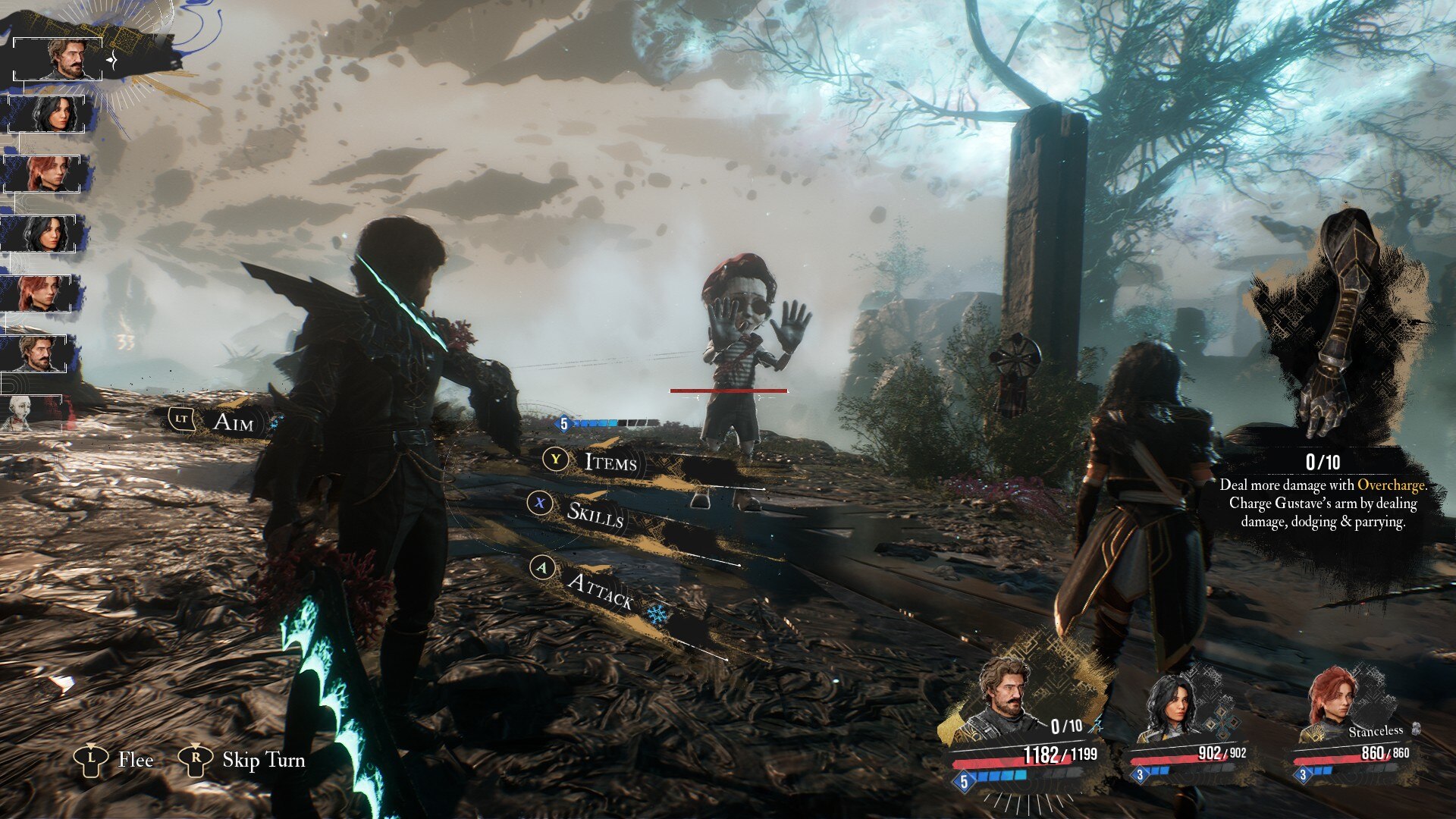1456x819 pixels.
Task: Choose the Attack command
Action: (599, 589)
